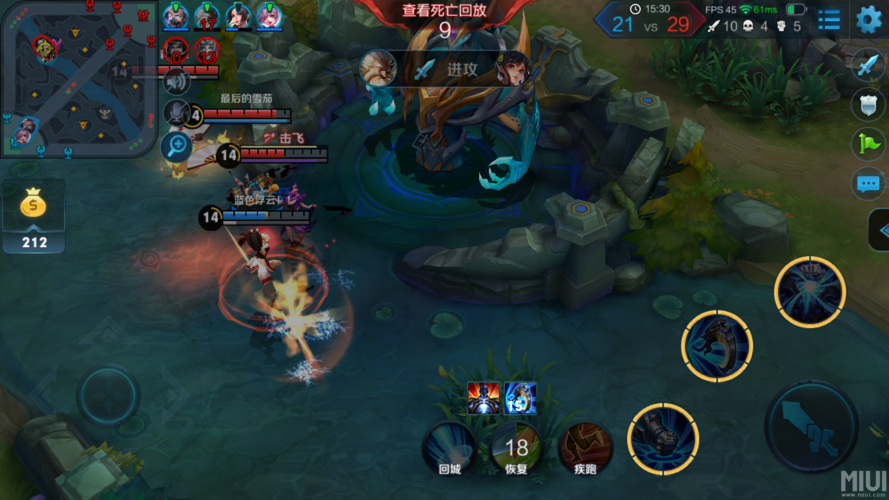Screen dimensions: 889x500
Task: Tap the magnifier zoom button
Action: [177, 146]
